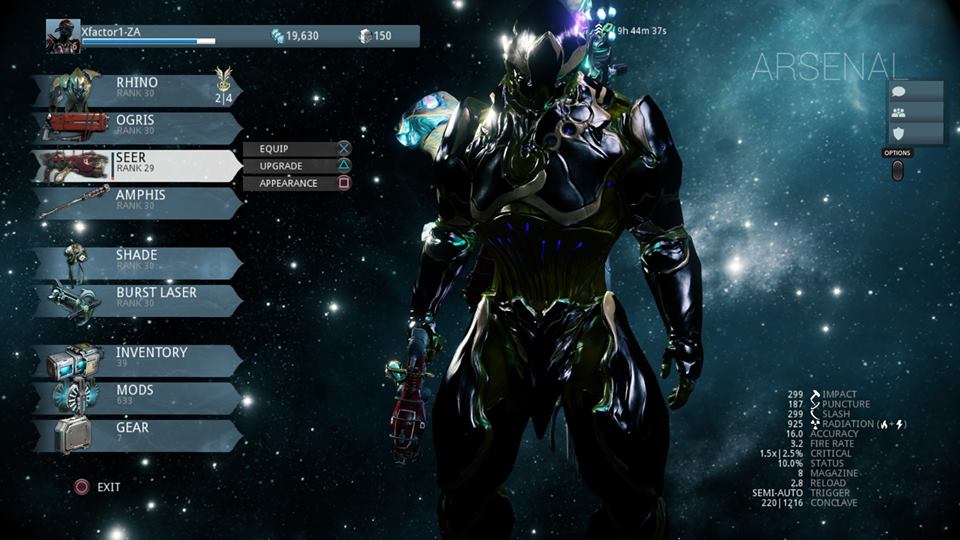Open the Mods collection
Screen dimensions: 960x540
[x=138, y=397]
